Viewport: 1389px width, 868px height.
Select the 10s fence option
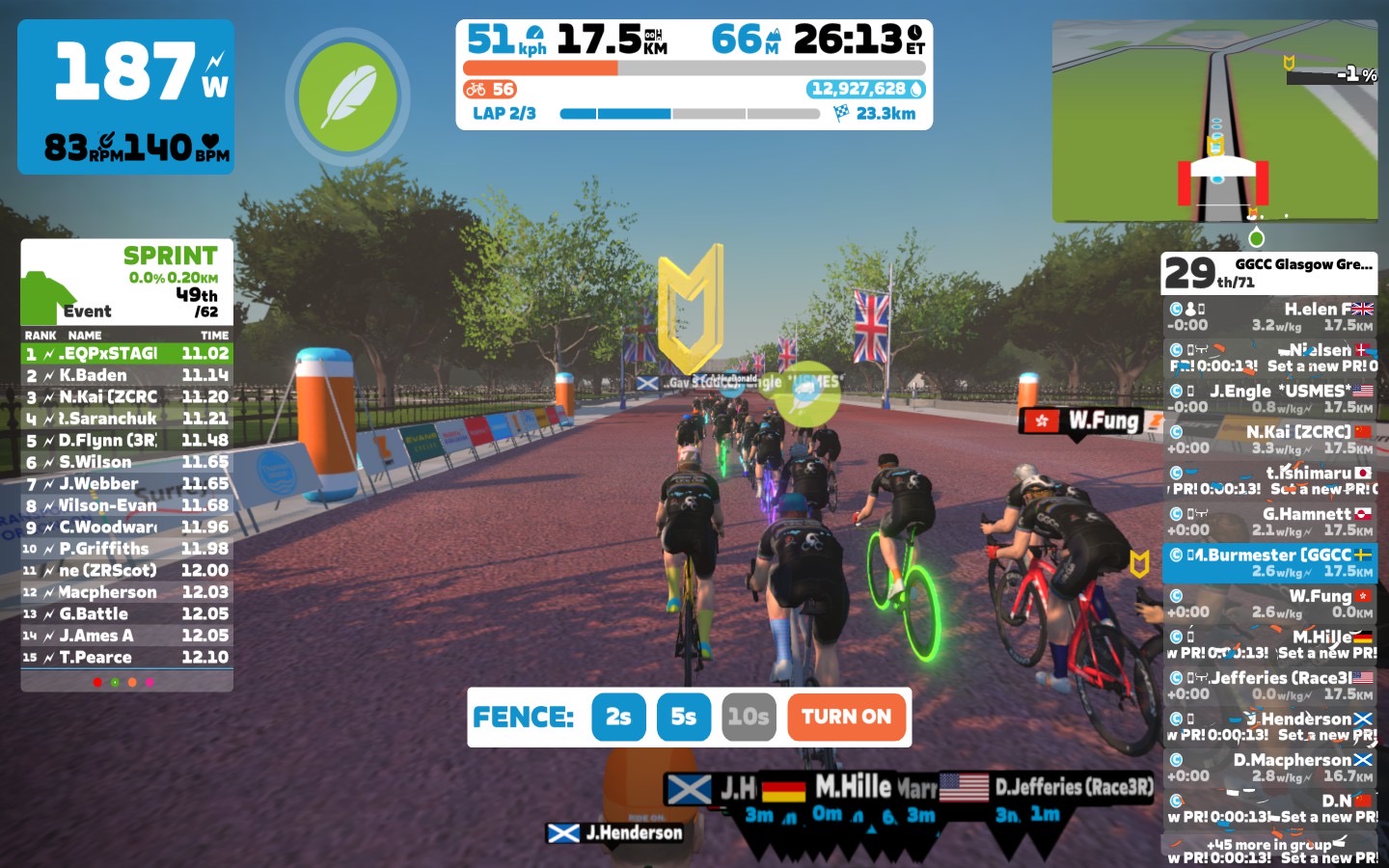pyautogui.click(x=749, y=717)
